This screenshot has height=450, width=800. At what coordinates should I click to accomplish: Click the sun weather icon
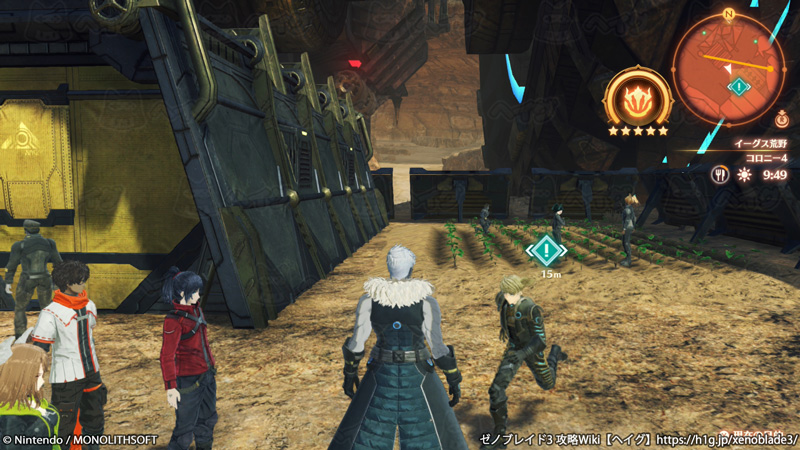(743, 174)
